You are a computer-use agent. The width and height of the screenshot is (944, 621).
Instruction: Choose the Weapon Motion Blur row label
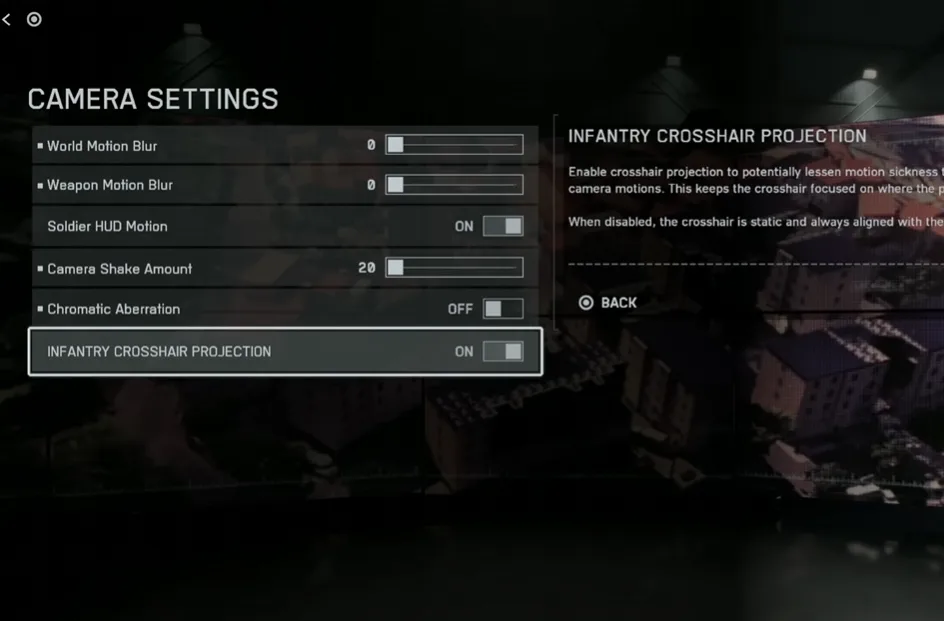110,185
